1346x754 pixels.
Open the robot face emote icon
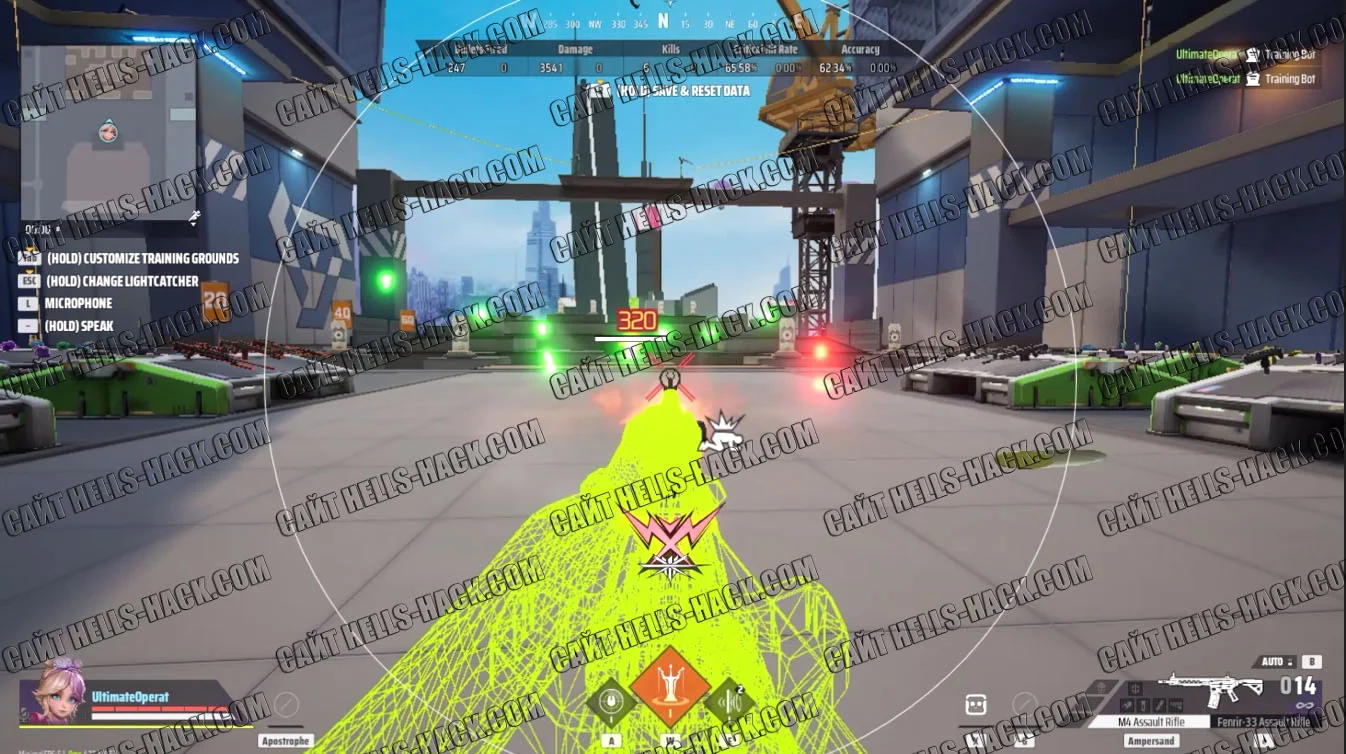pyautogui.click(x=976, y=704)
